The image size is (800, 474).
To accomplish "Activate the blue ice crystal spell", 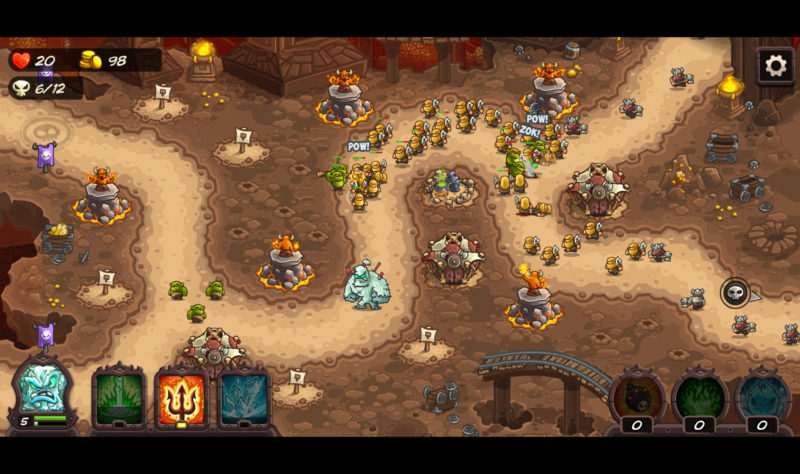I will click(x=244, y=396).
